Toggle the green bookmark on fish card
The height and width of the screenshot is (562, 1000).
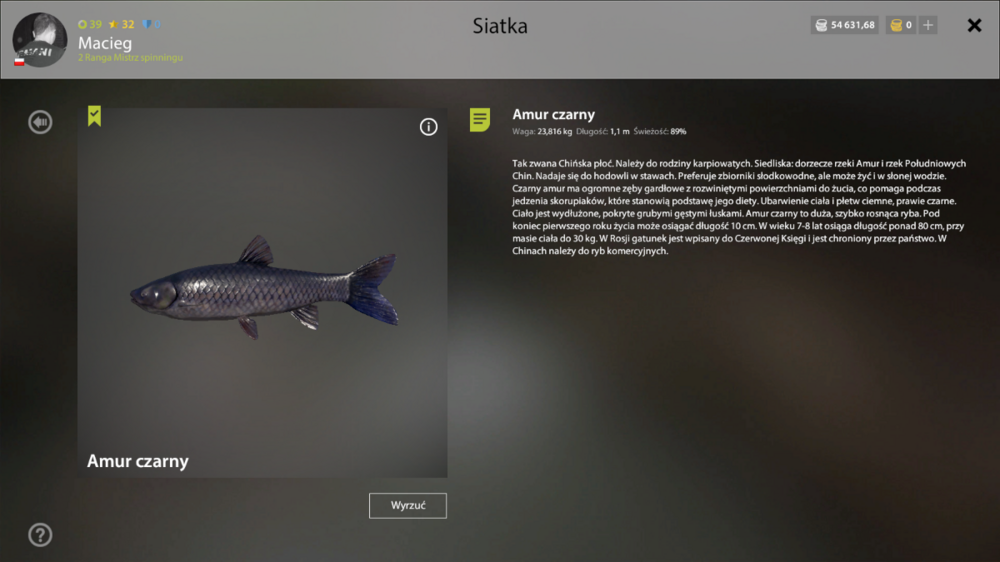tap(94, 117)
